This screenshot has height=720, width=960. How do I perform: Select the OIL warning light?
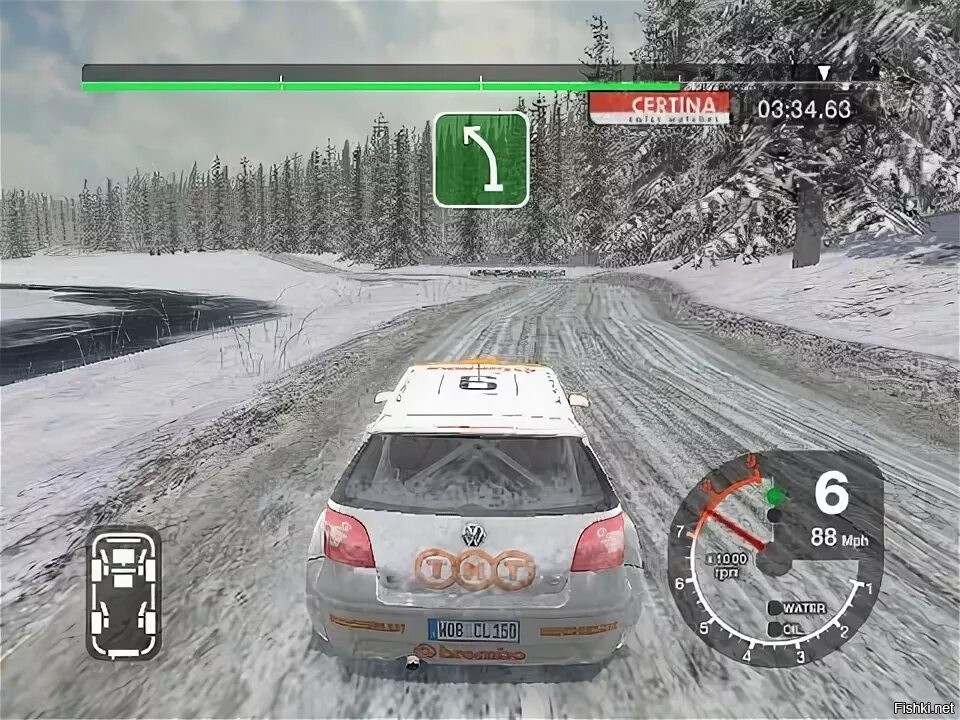[775, 629]
